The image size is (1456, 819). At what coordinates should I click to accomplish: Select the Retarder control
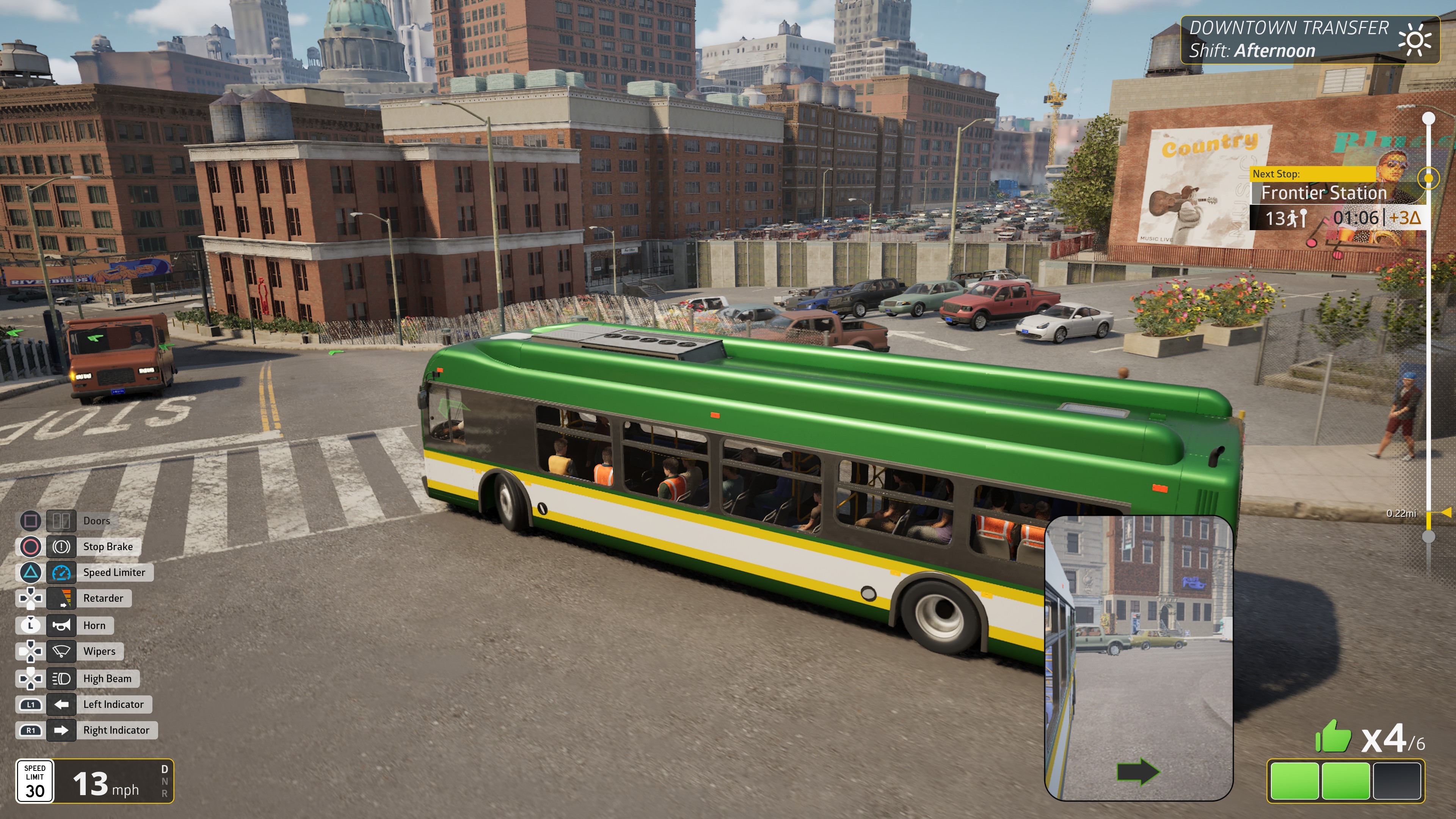point(61,598)
